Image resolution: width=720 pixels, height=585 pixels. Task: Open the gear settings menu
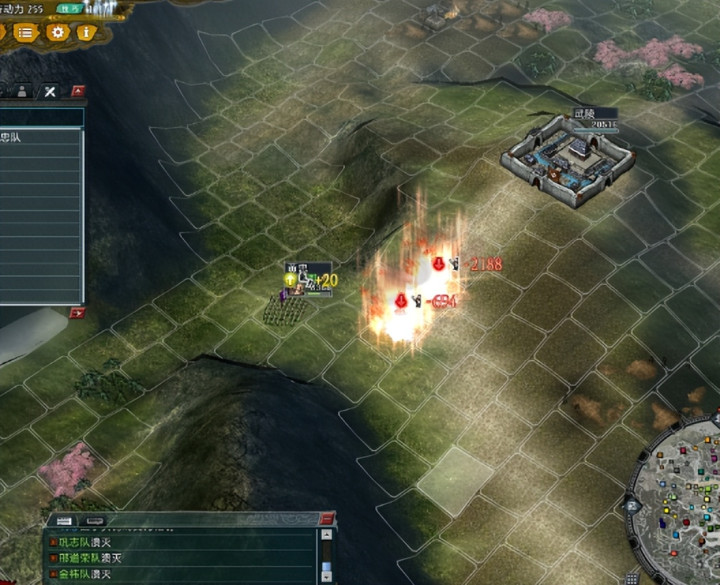pyautogui.click(x=57, y=32)
